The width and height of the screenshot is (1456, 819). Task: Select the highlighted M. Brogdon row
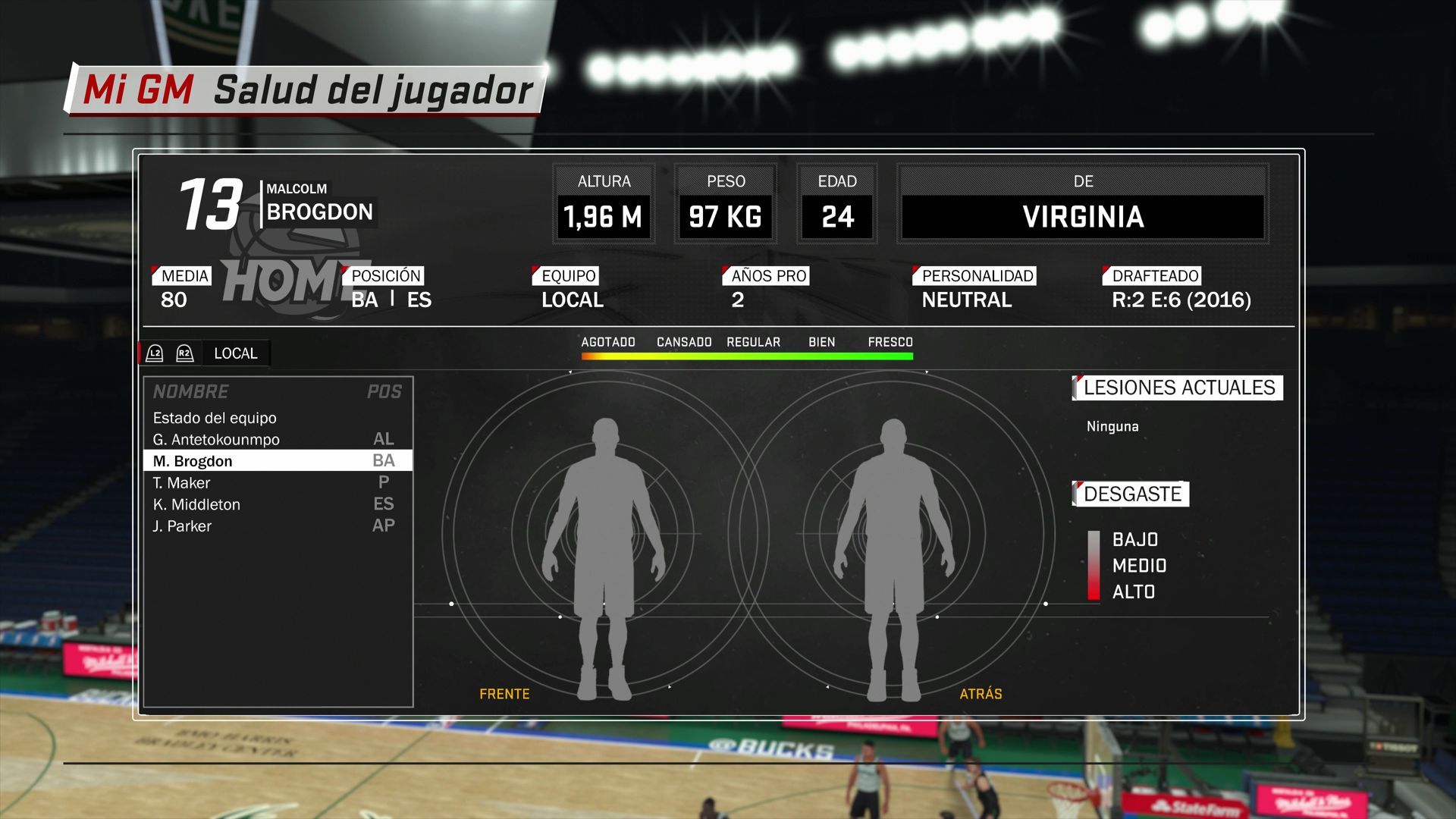(x=278, y=461)
